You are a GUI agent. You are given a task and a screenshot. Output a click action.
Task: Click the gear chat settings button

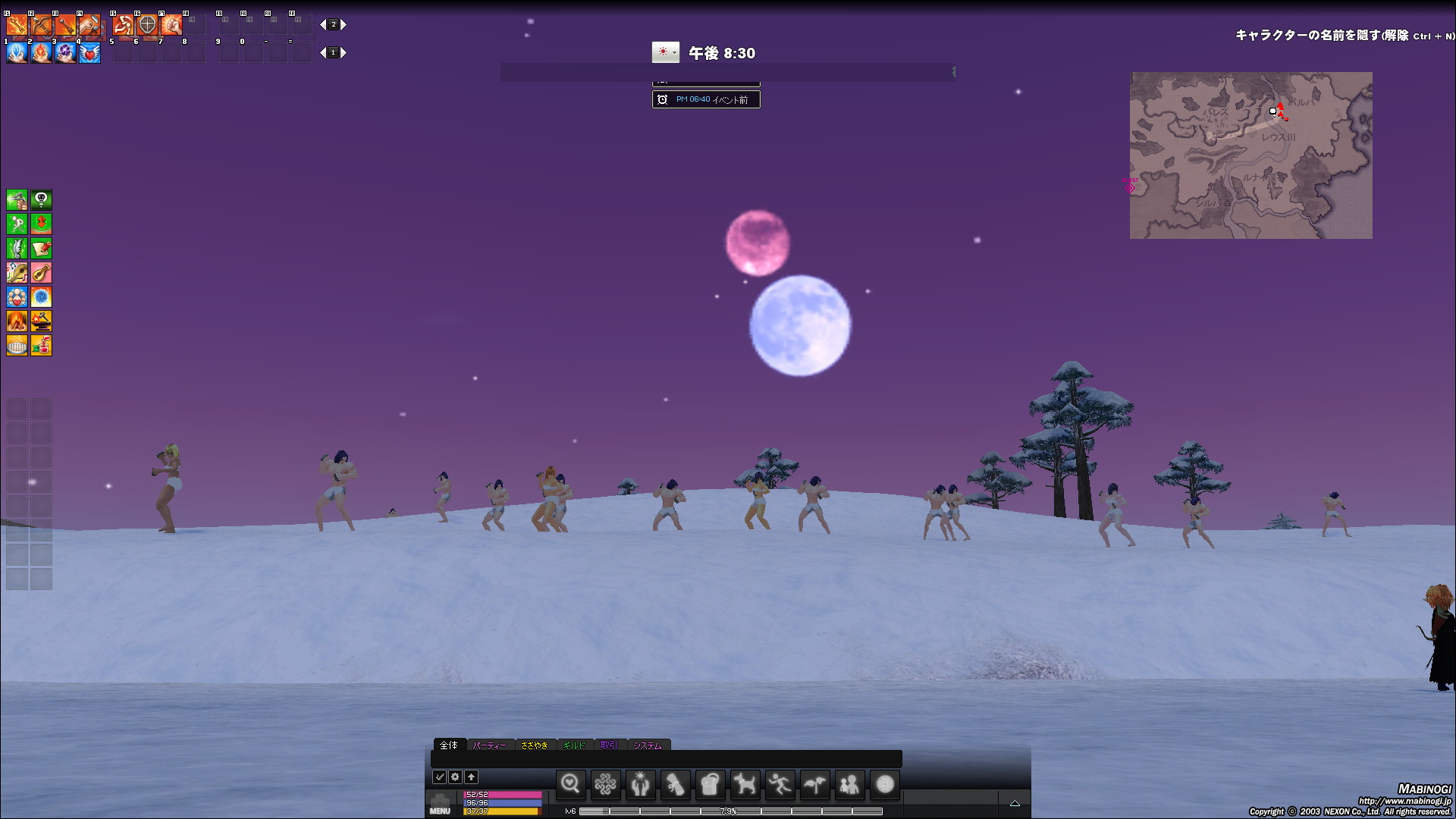pyautogui.click(x=455, y=777)
